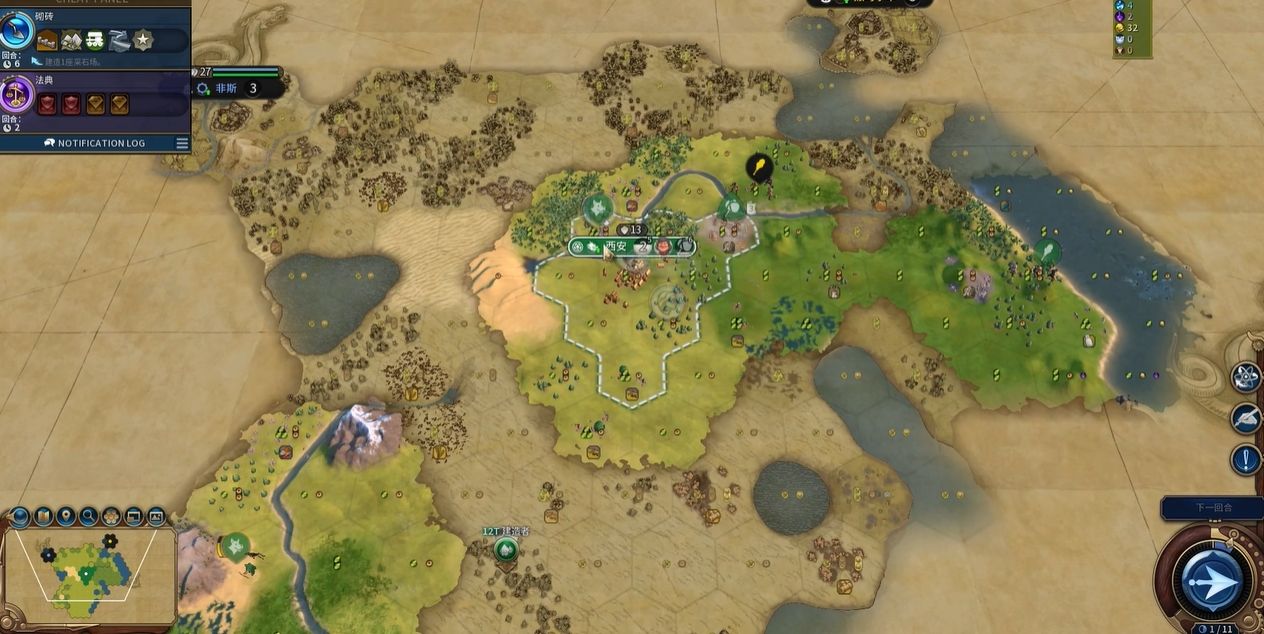This screenshot has height=634, width=1264.
Task: Click the atom science notification icon
Action: (x=1246, y=376)
